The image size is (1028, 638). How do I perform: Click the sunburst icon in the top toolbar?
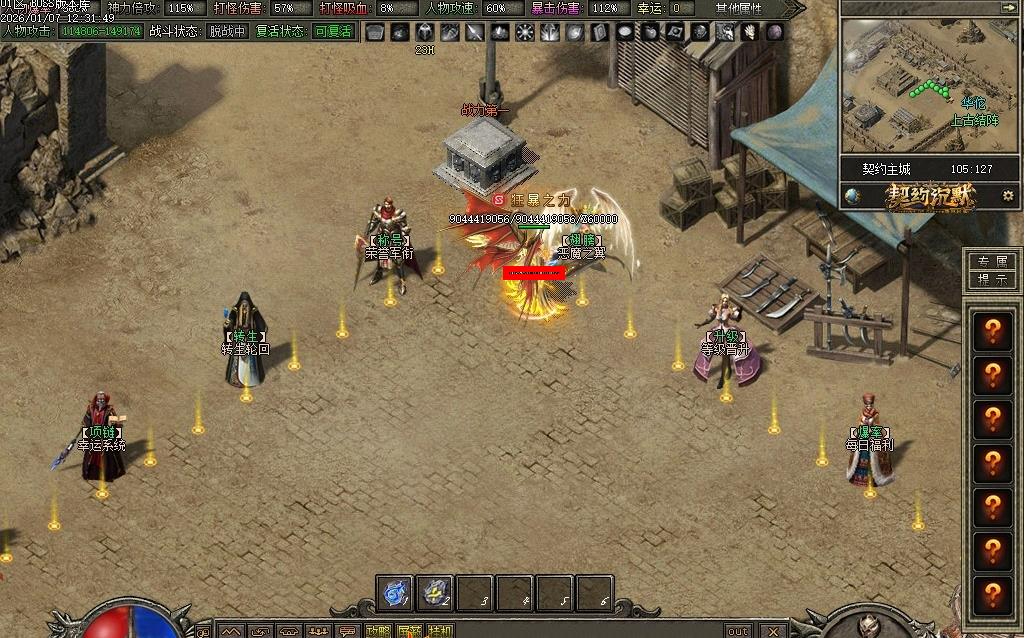pos(525,32)
